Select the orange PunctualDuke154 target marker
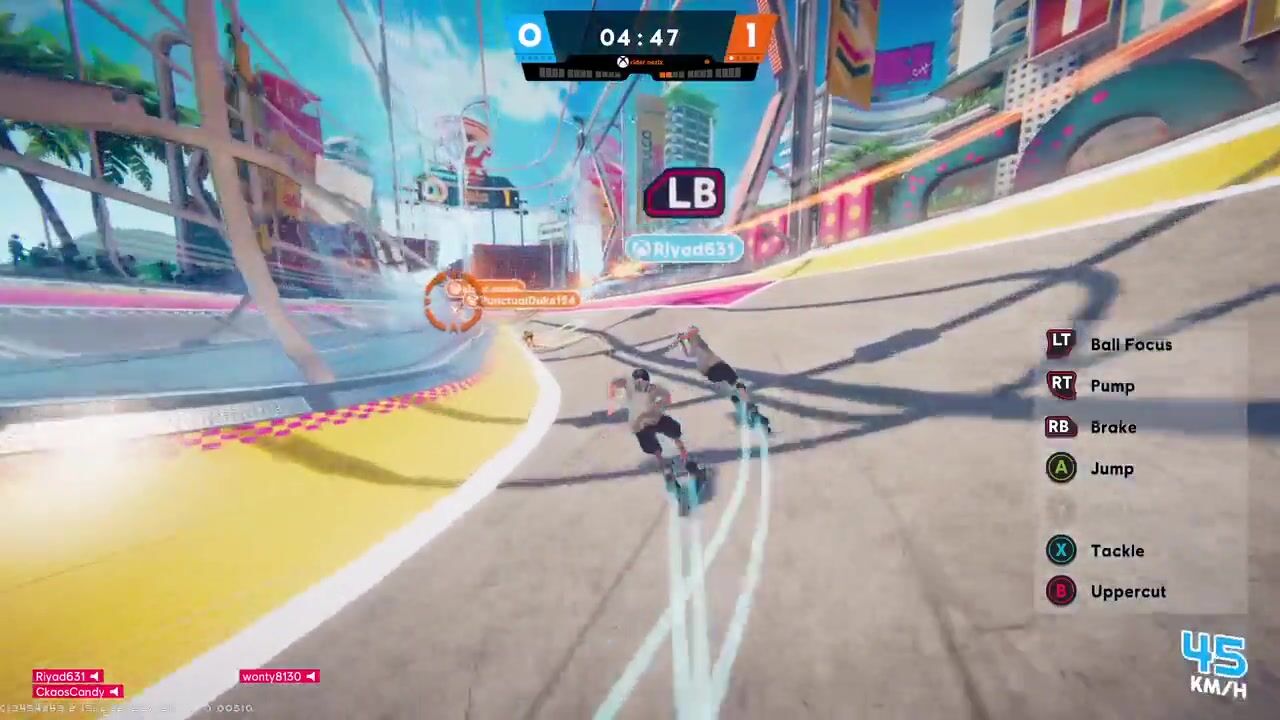1280x720 pixels. tap(455, 297)
